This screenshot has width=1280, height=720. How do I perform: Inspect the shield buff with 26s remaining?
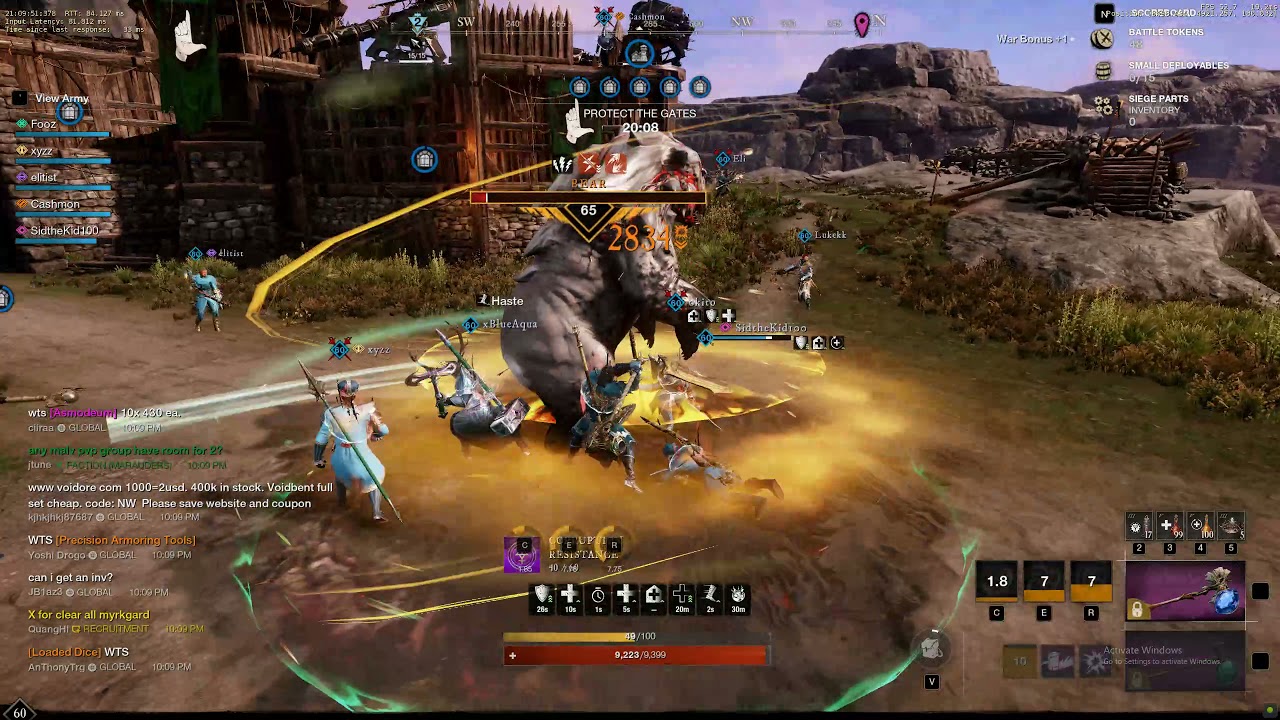[x=542, y=596]
